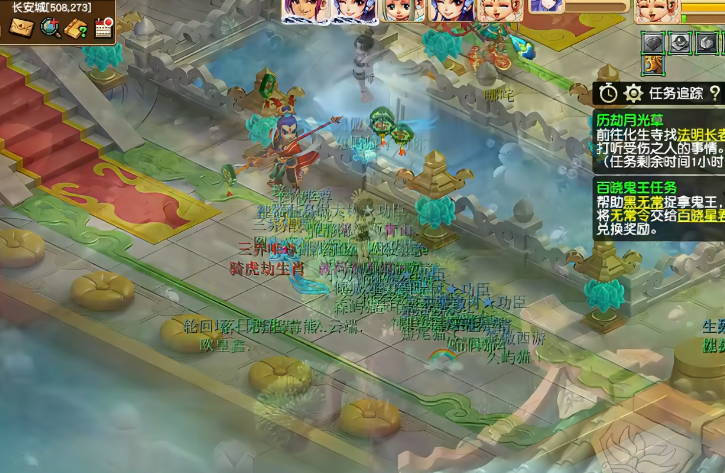Show quest tracker help question mark
Screen dimensions: 725x473
click(x=714, y=93)
